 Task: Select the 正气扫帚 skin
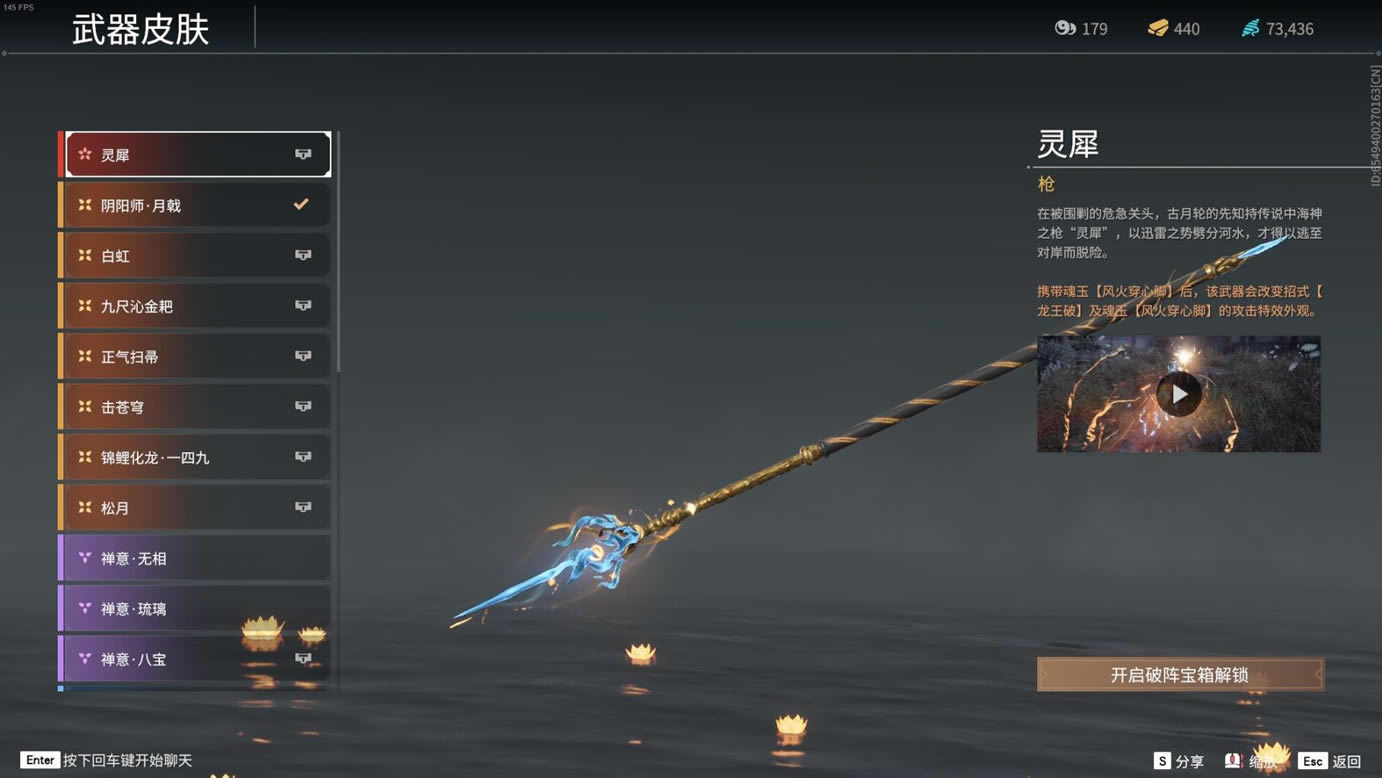tap(197, 357)
